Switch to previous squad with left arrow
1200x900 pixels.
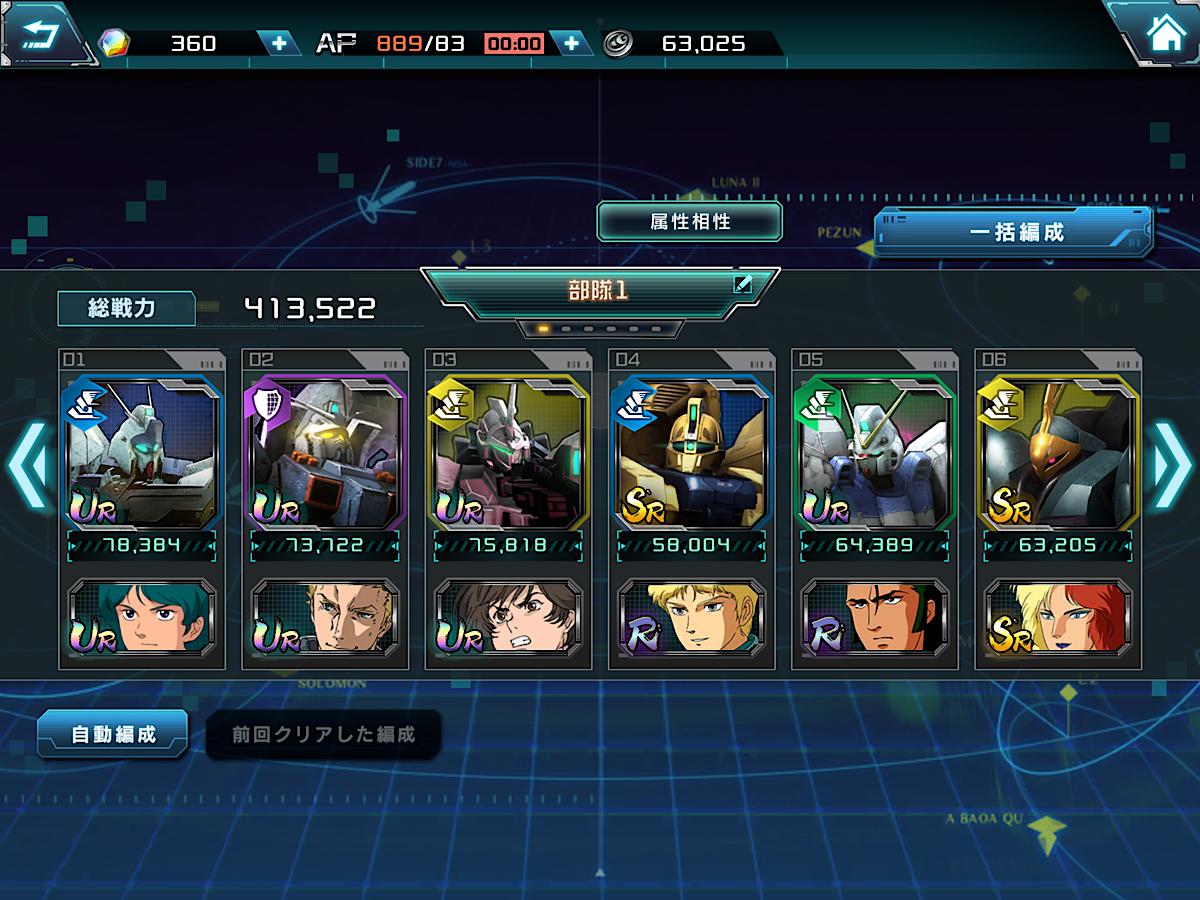(x=27, y=465)
